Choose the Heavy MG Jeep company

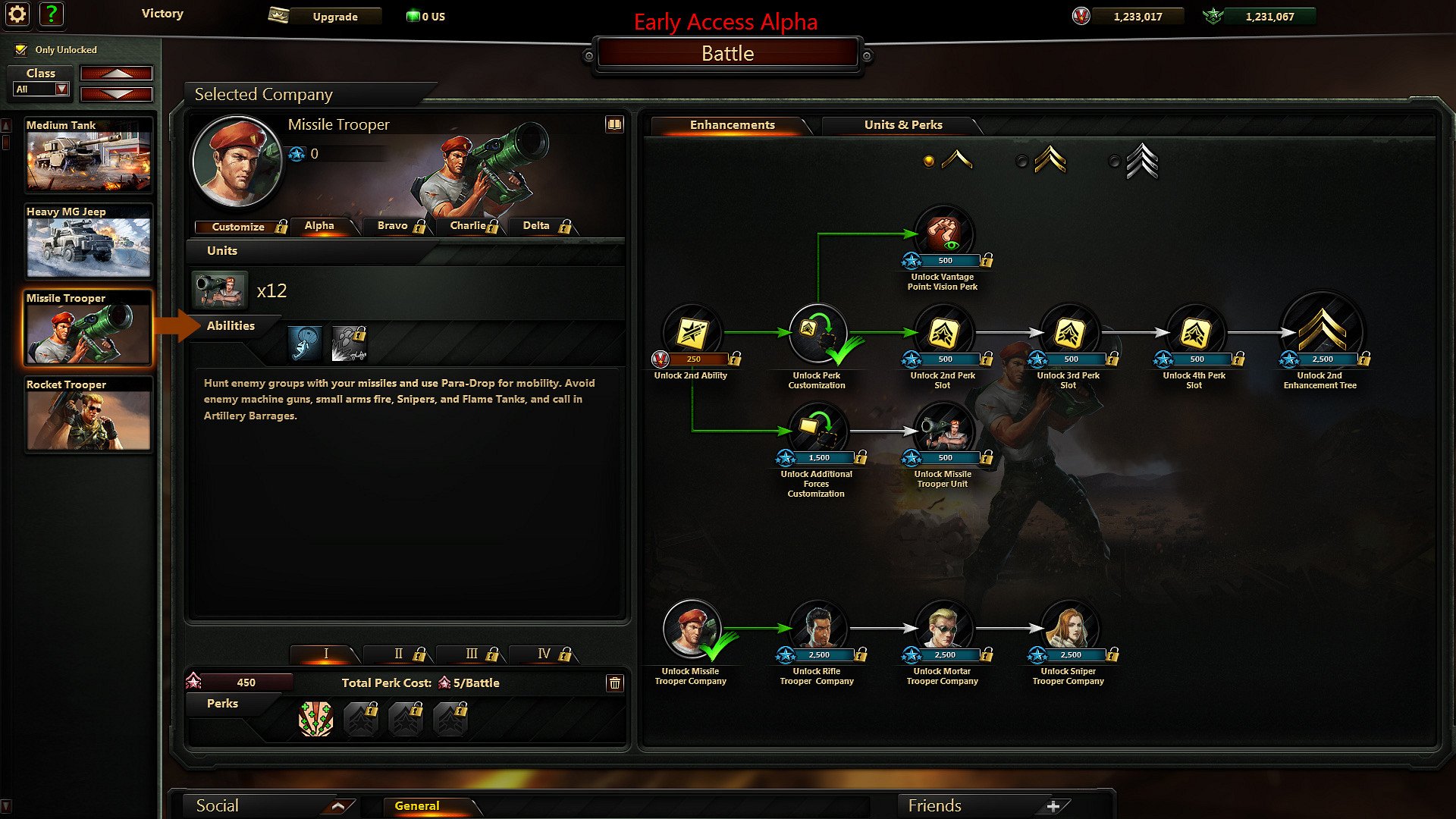point(88,241)
